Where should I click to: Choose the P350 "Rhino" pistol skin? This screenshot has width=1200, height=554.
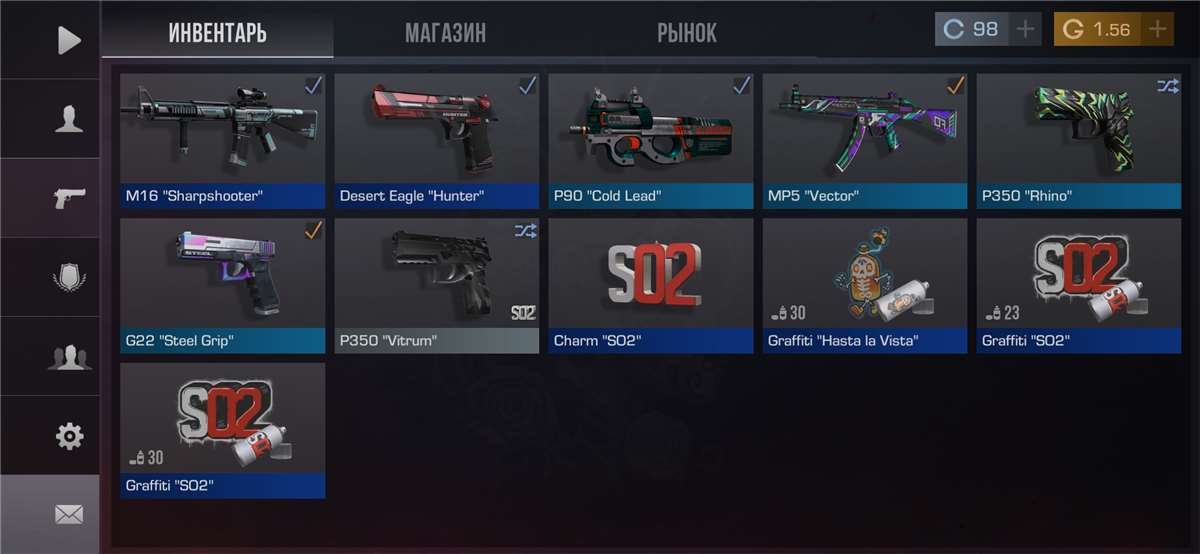(x=1079, y=140)
